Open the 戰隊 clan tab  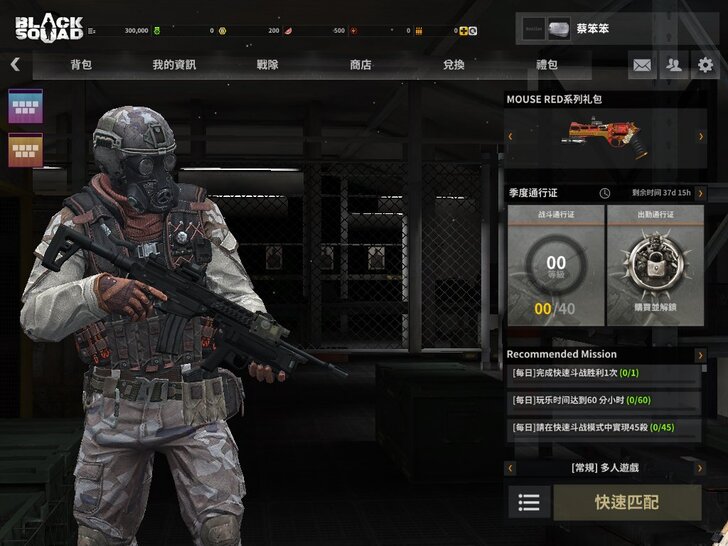click(268, 65)
